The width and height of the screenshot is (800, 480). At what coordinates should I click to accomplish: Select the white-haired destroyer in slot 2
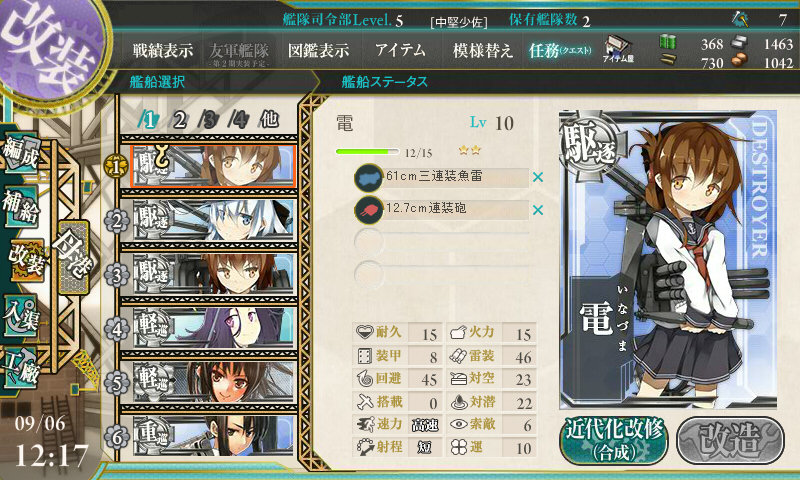210,219
